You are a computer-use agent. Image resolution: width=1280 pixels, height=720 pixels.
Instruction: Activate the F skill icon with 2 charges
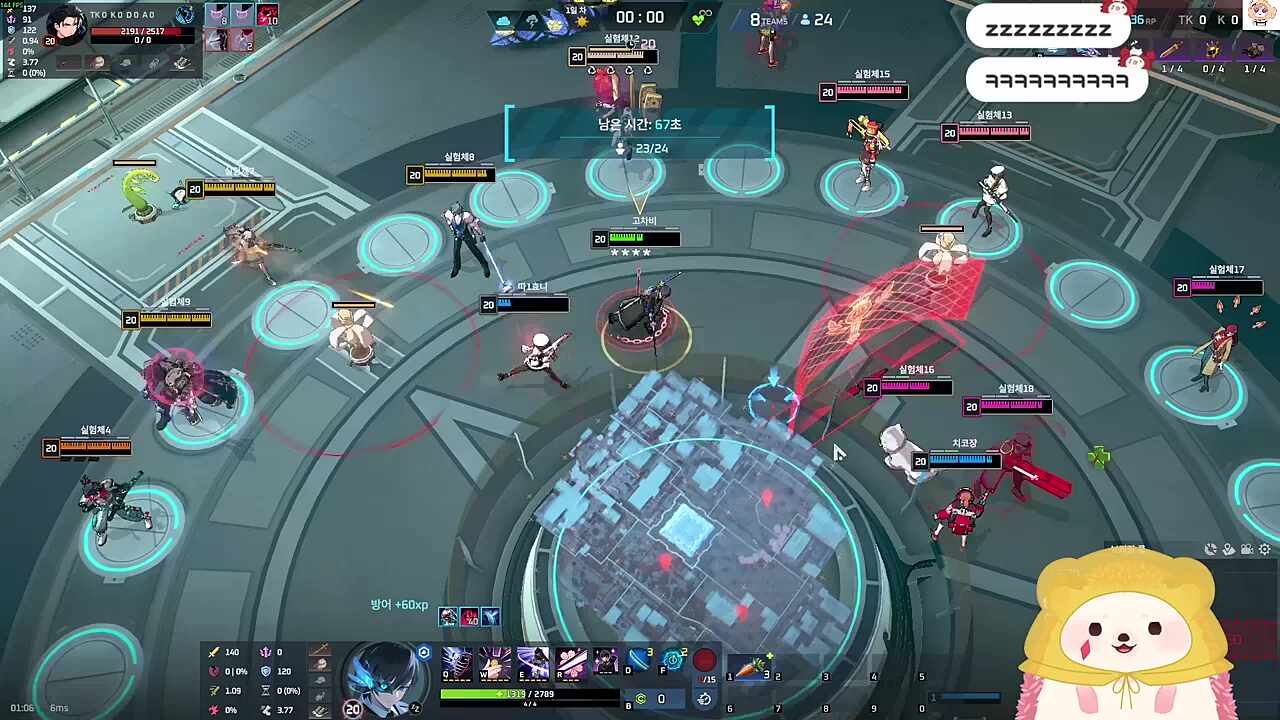click(x=672, y=660)
